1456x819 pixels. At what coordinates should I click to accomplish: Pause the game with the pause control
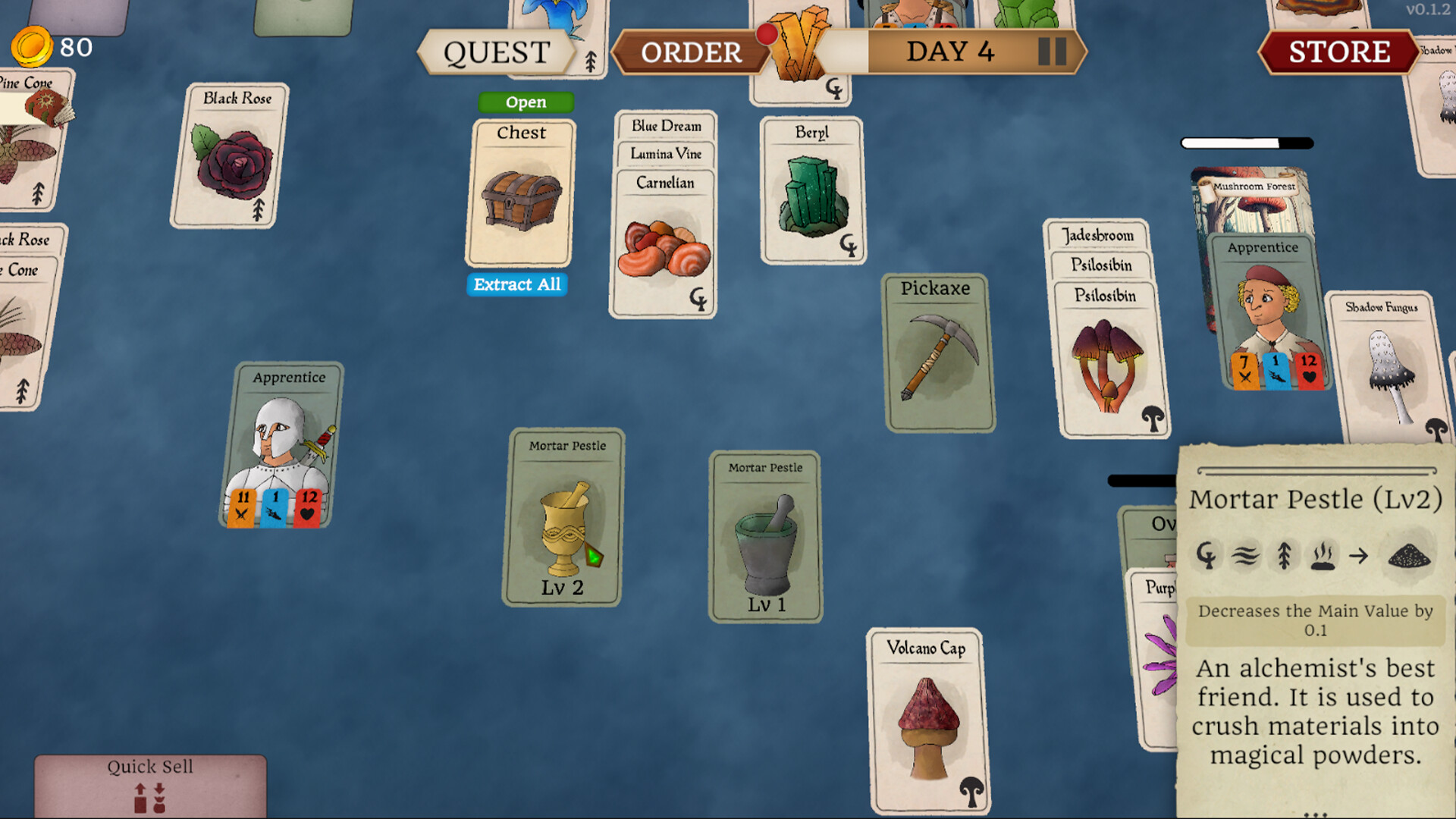(1052, 52)
